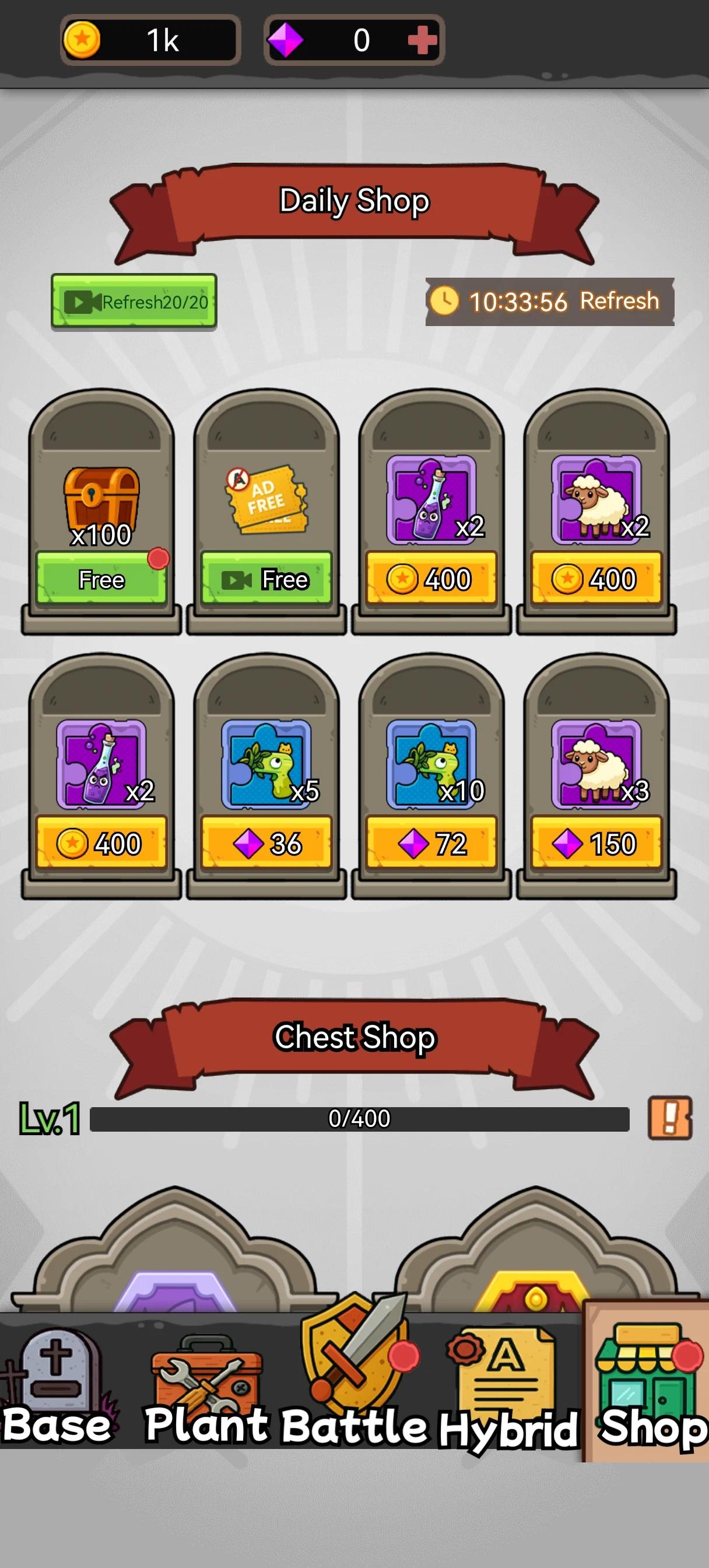The image size is (709, 1568).
Task: Buy the x10 green dinosaur puzzle for 72 gems
Action: pos(431,843)
